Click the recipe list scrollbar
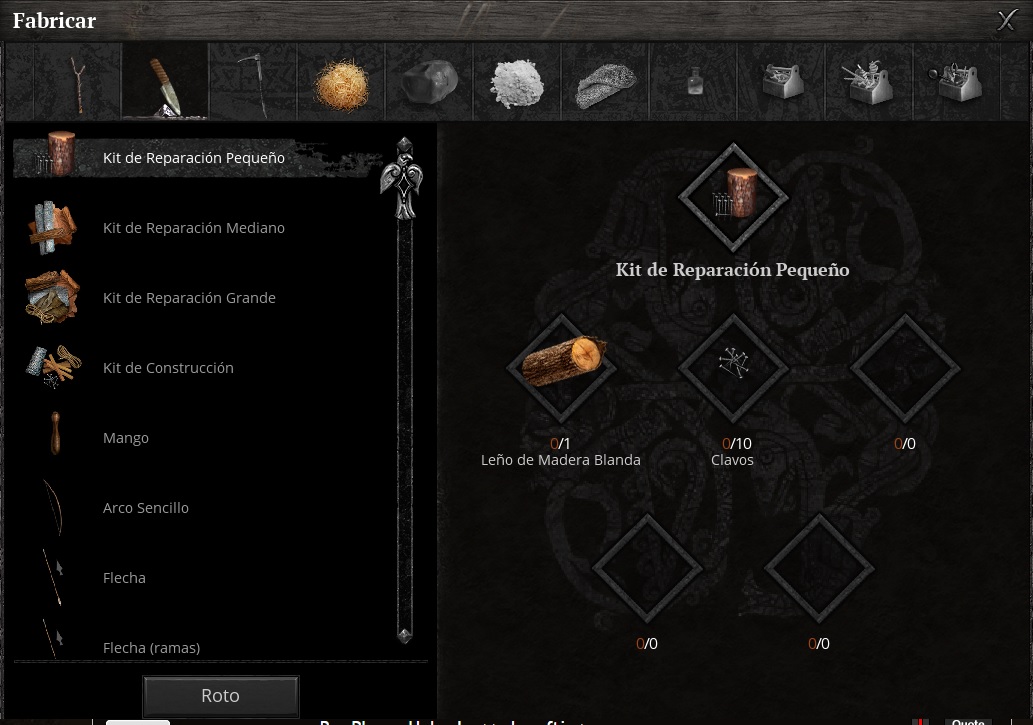 pyautogui.click(x=405, y=400)
